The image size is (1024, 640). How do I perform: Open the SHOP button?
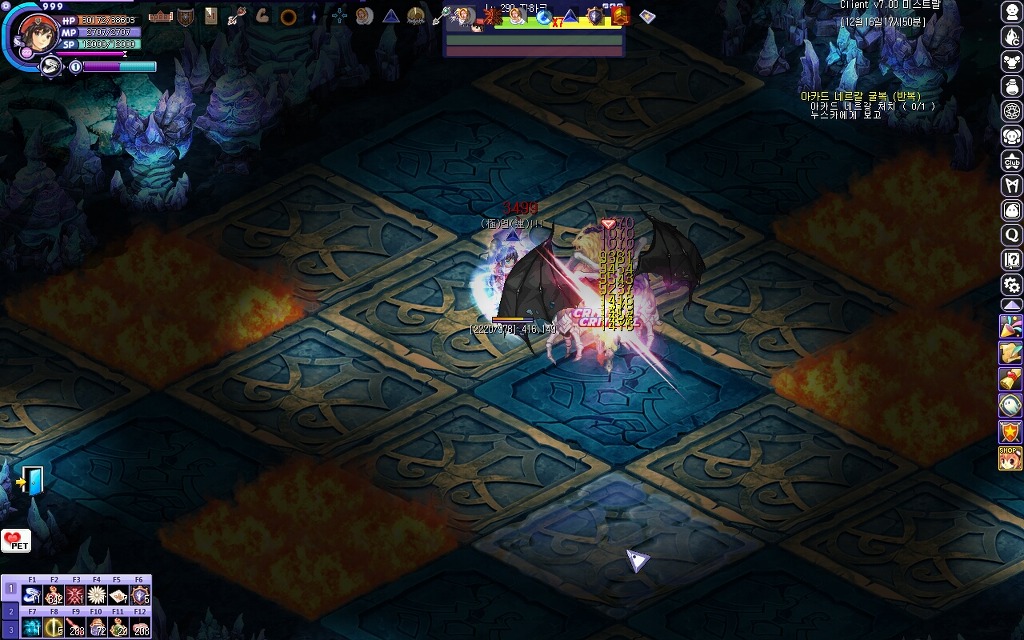coord(1011,458)
